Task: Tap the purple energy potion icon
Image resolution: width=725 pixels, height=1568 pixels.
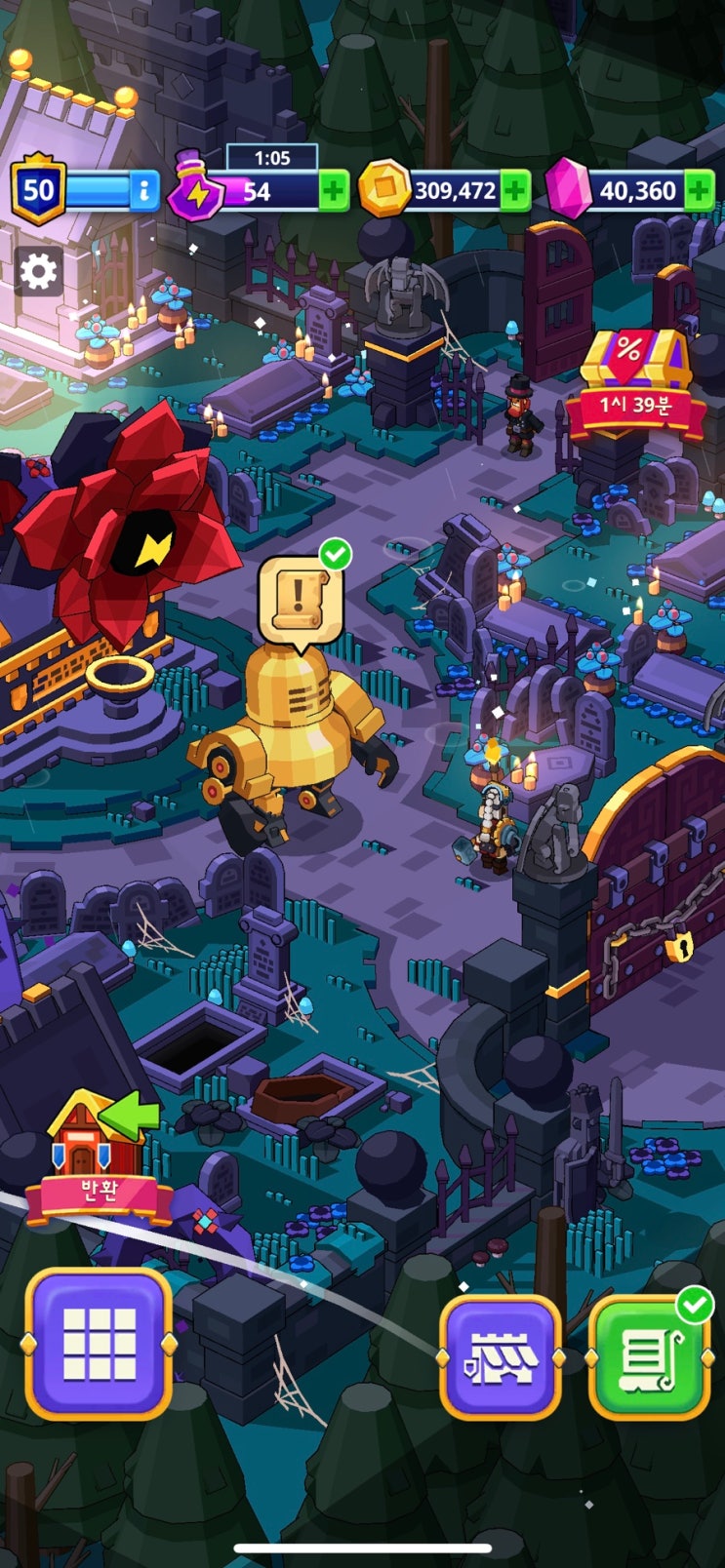Action: pyautogui.click(x=196, y=188)
